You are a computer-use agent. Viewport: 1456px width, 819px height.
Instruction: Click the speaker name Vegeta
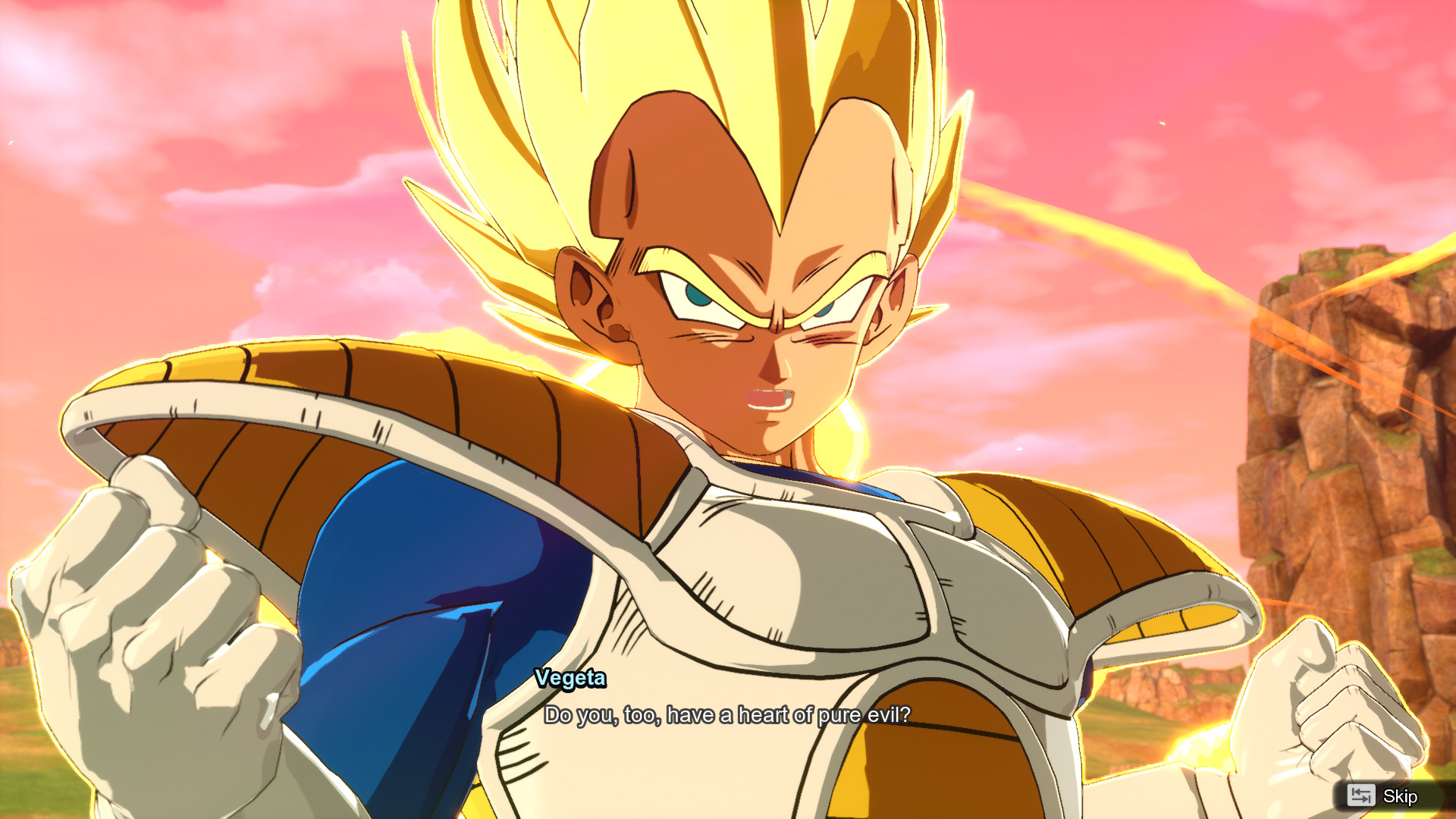[x=569, y=679]
